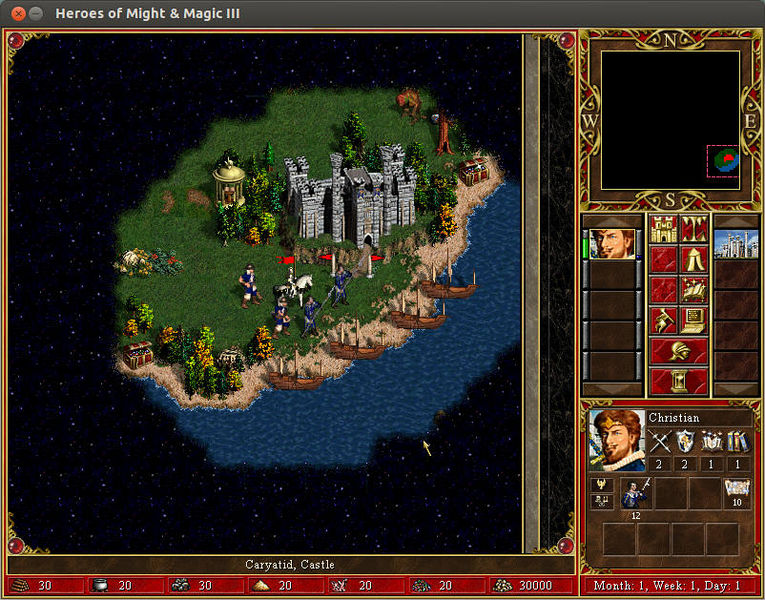This screenshot has height=600, width=765.
Task: End the turn with the hourglass button
Action: pos(679,381)
